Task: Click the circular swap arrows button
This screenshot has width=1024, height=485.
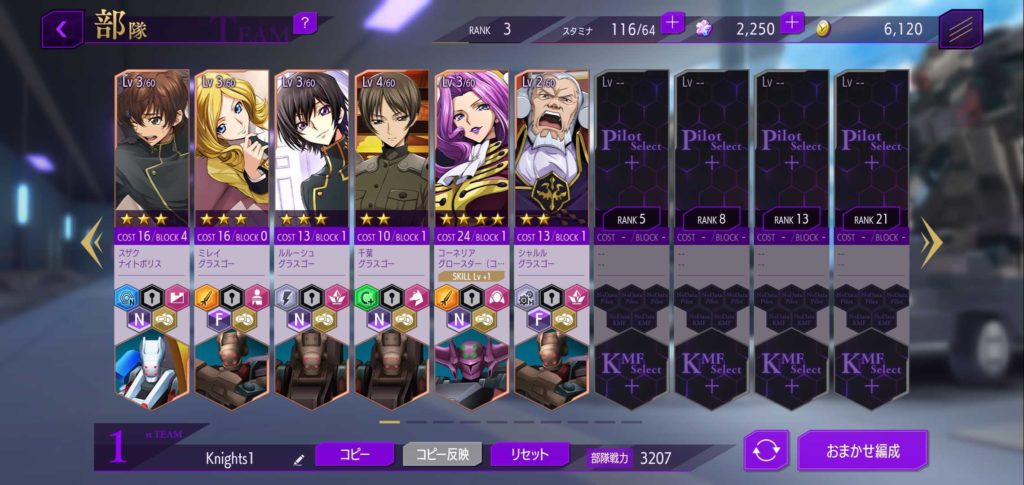Action: [x=766, y=451]
